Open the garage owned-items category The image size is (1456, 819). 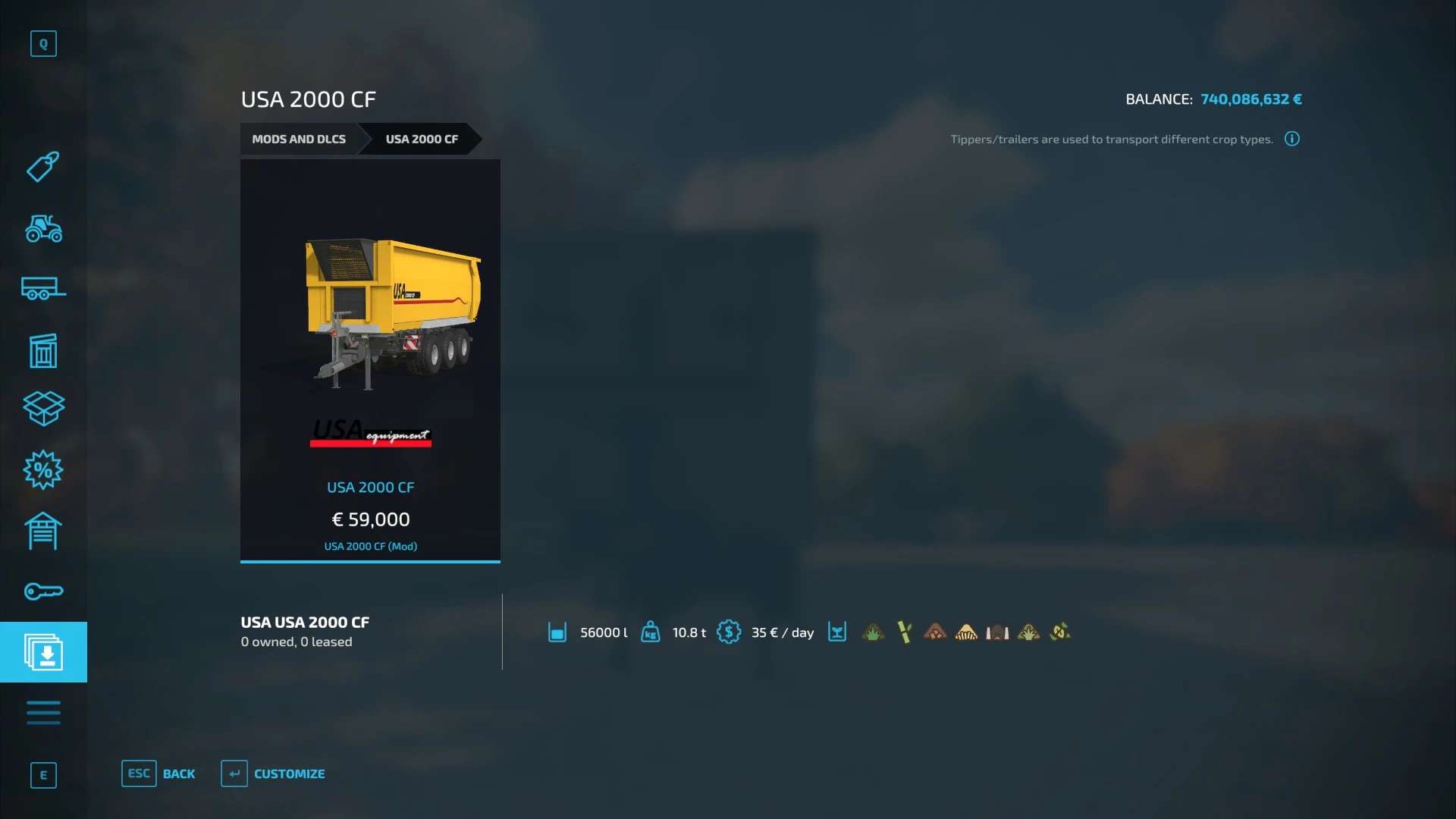(x=43, y=531)
